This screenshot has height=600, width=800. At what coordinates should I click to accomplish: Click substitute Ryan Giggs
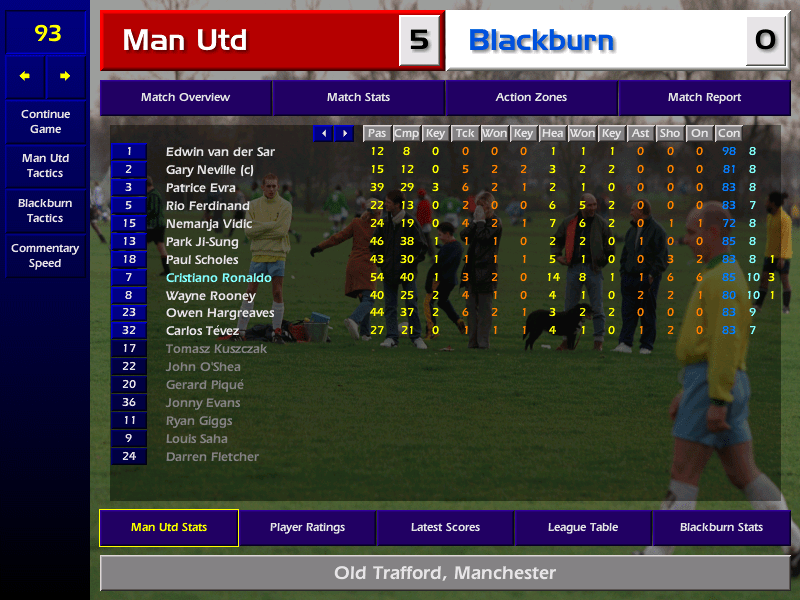click(x=197, y=421)
